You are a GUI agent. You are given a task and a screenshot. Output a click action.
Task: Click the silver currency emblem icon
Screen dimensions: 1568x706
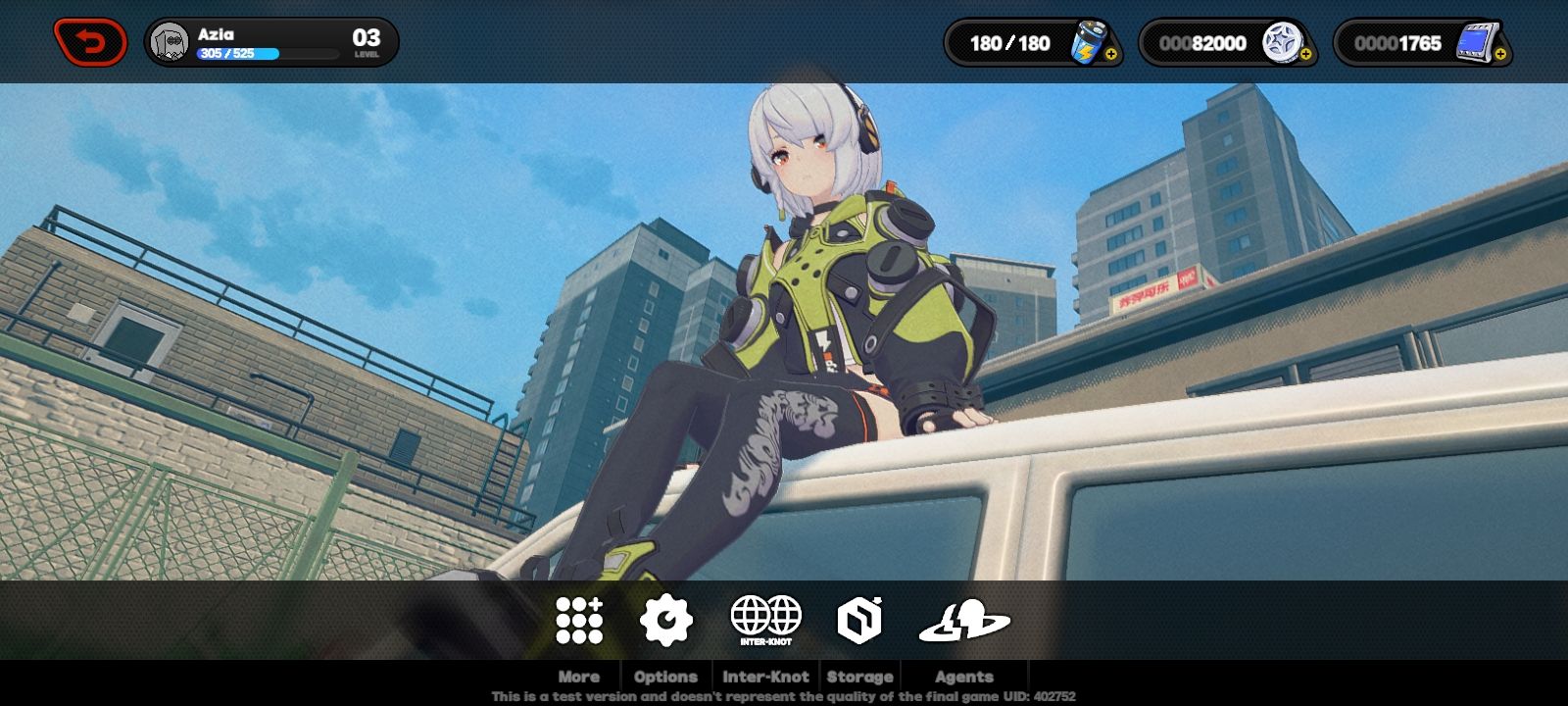coord(1283,43)
